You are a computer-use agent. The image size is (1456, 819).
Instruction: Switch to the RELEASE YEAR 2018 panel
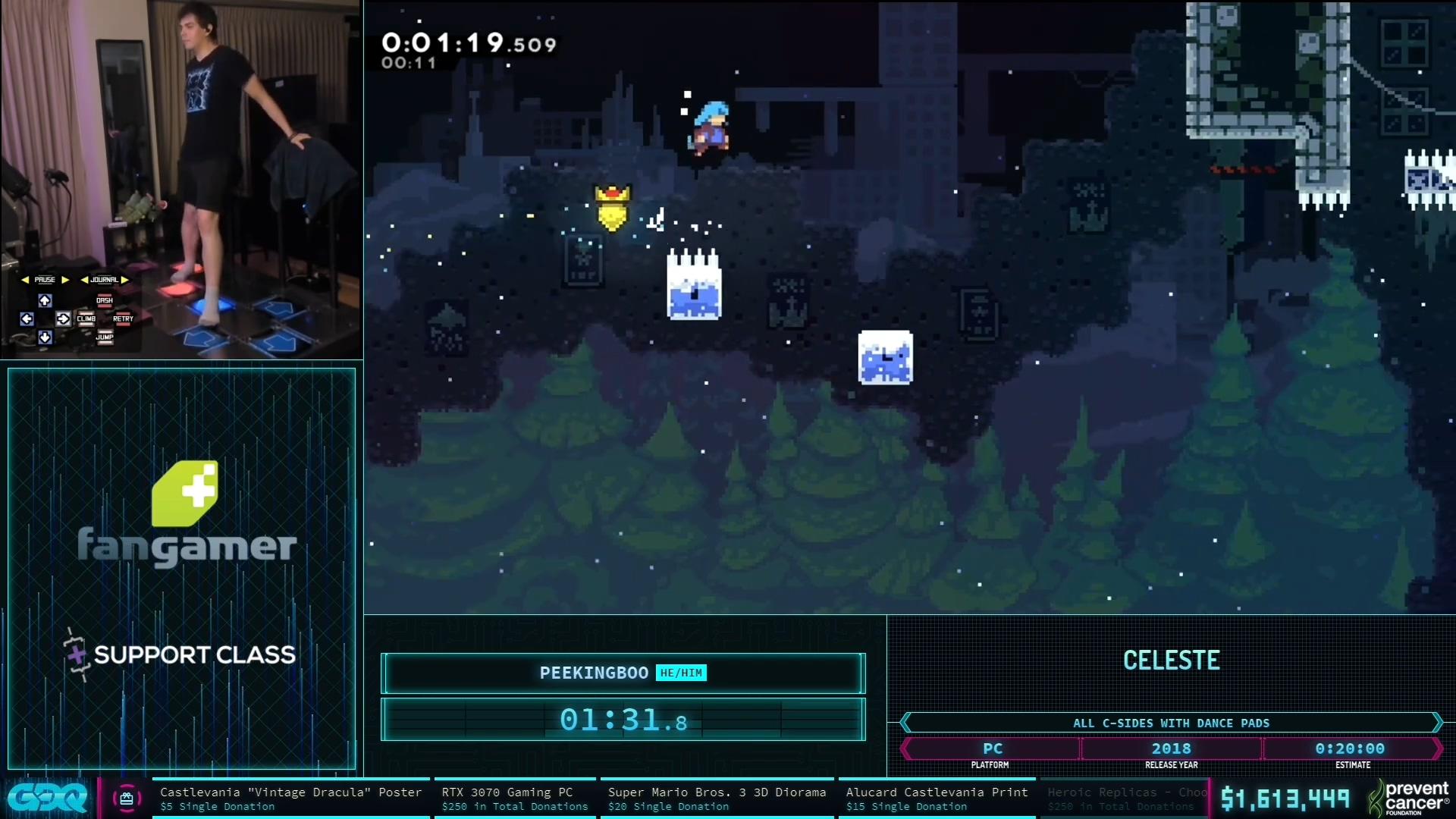pos(1172,748)
